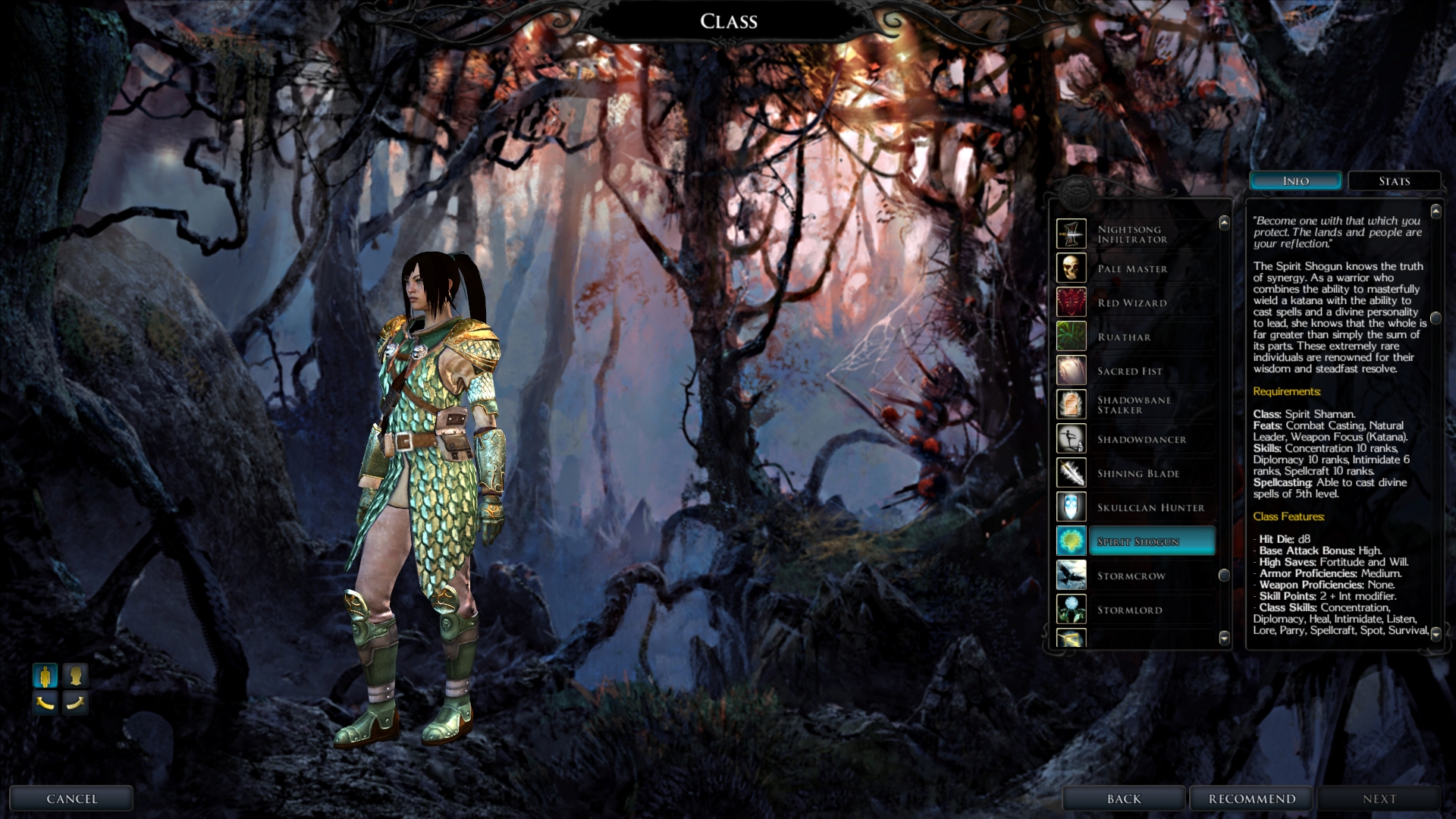Go Back to the previous step

pos(1123,799)
